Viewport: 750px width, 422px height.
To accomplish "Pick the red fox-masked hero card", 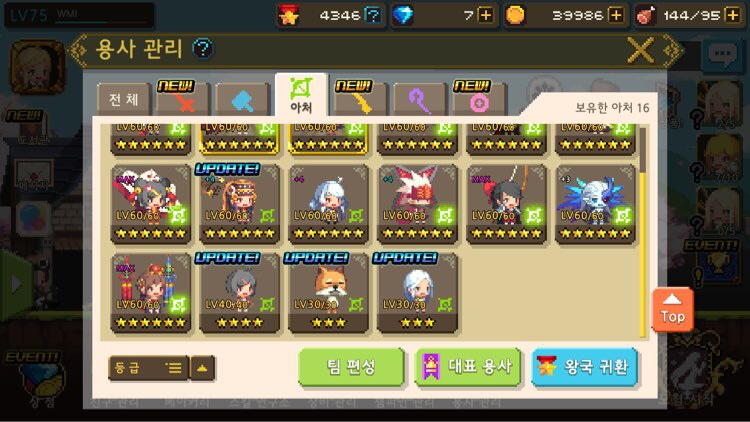I will tap(417, 204).
